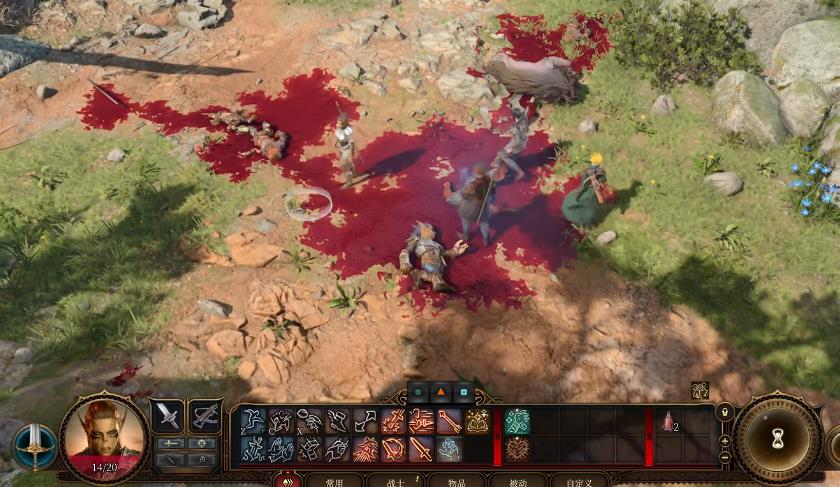Screen dimensions: 840x487
Task: Activate the Jump action icon
Action: [252, 421]
